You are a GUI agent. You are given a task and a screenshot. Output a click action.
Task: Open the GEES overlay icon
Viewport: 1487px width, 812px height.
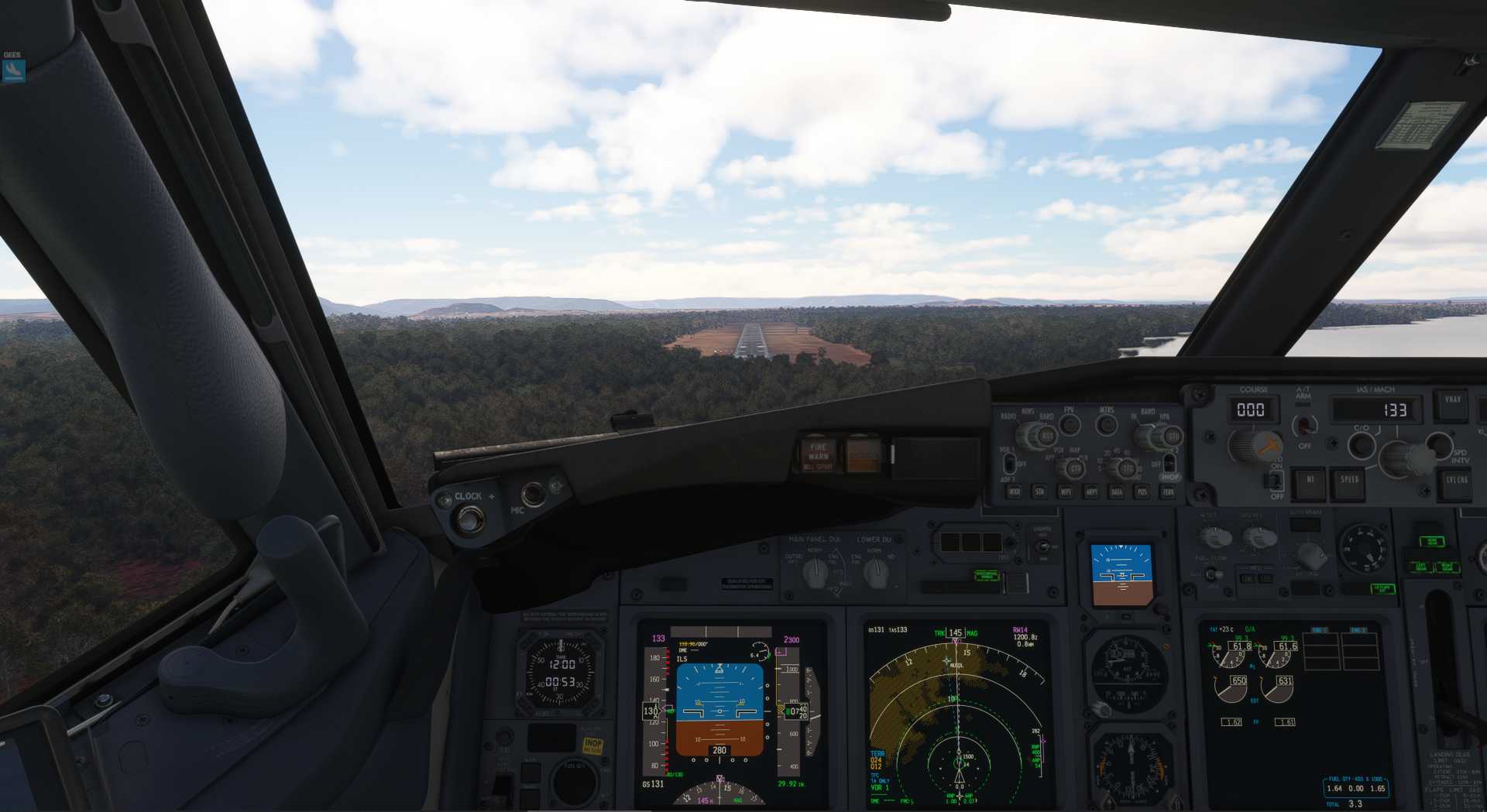(14, 70)
